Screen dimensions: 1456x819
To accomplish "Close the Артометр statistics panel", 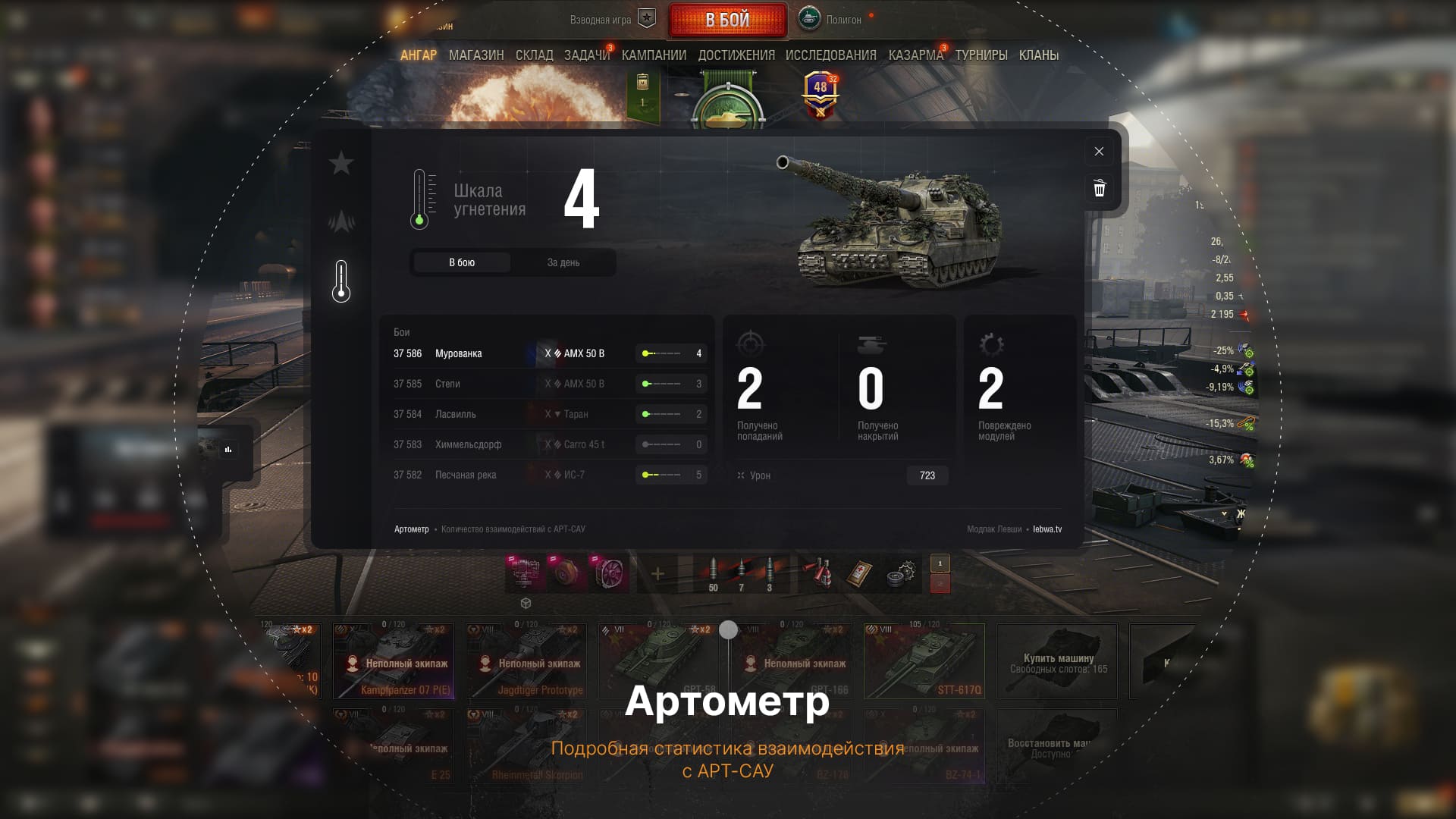I will 1099,152.
